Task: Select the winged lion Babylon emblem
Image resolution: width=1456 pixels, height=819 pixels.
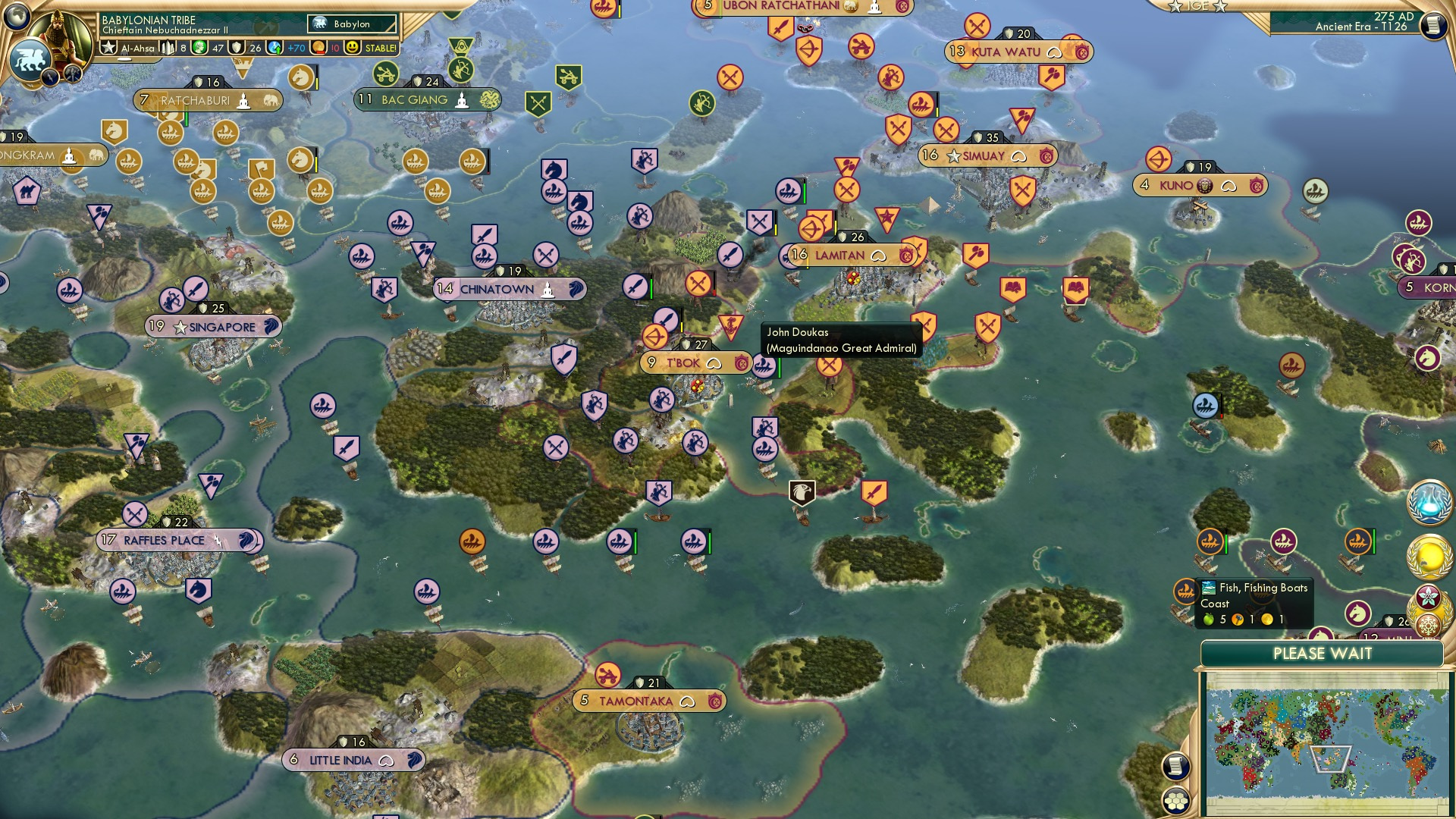Action: pyautogui.click(x=31, y=58)
